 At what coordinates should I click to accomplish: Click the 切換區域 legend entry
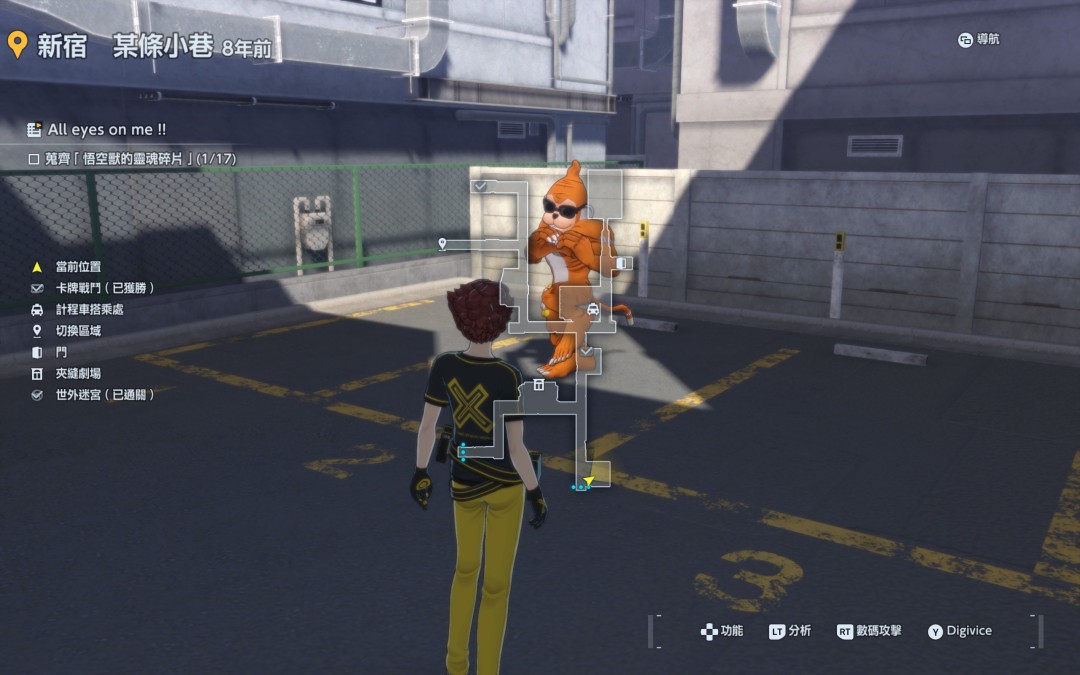[x=78, y=331]
